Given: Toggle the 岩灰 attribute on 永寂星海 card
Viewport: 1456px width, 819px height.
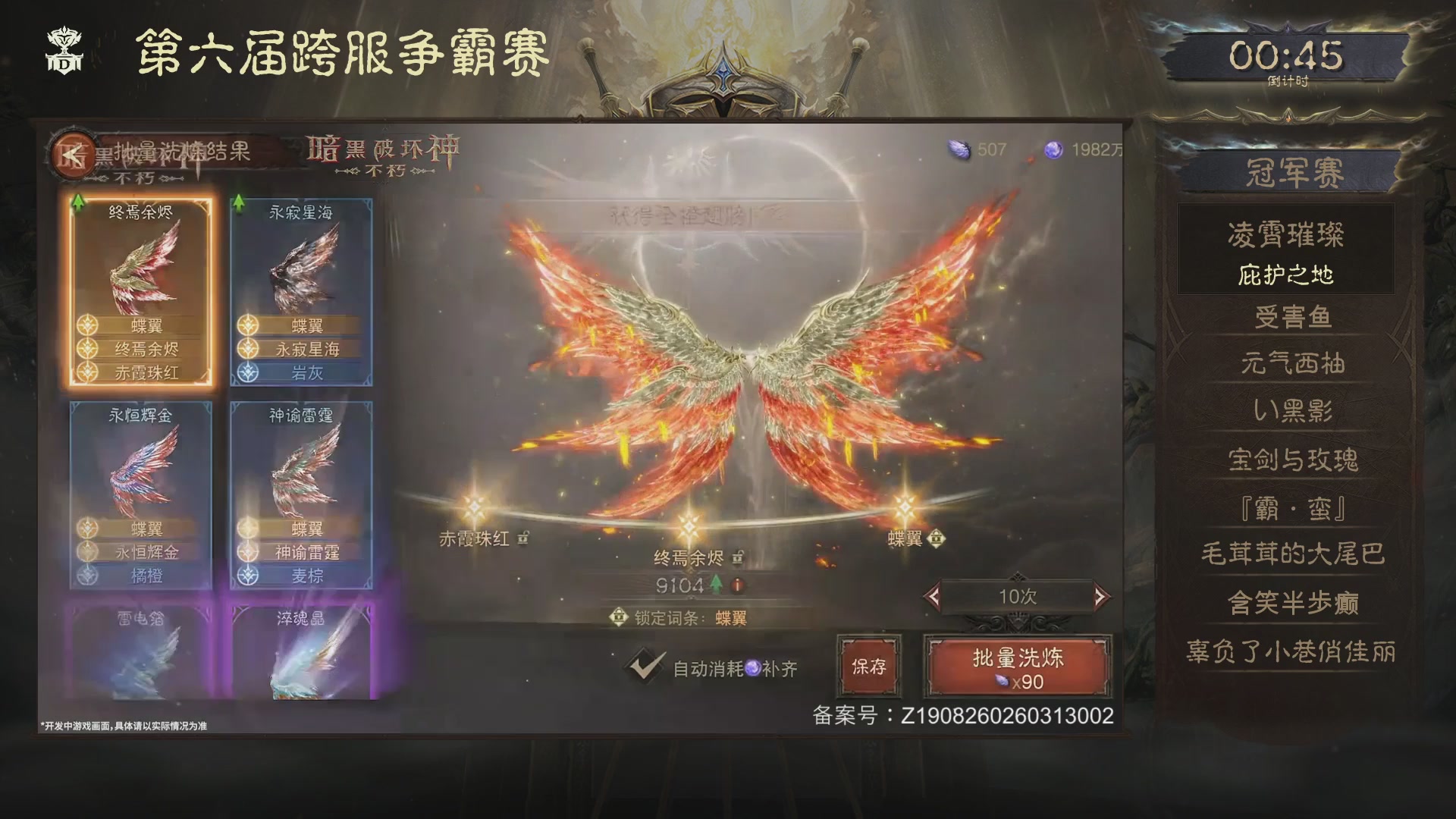Looking at the screenshot, I should (302, 372).
